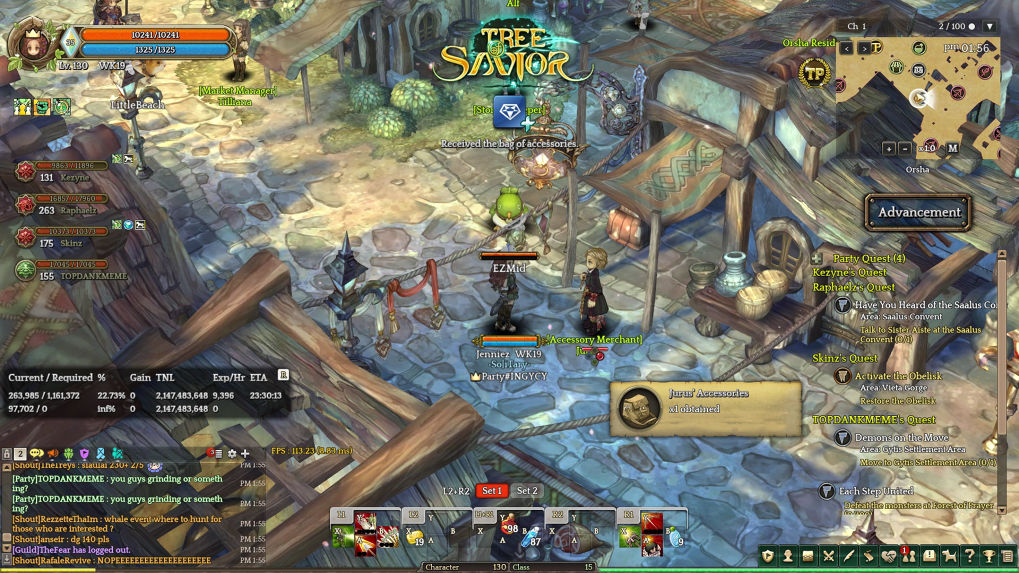1019x573 pixels.
Task: Open the full map with M button
Action: pyautogui.click(x=953, y=148)
